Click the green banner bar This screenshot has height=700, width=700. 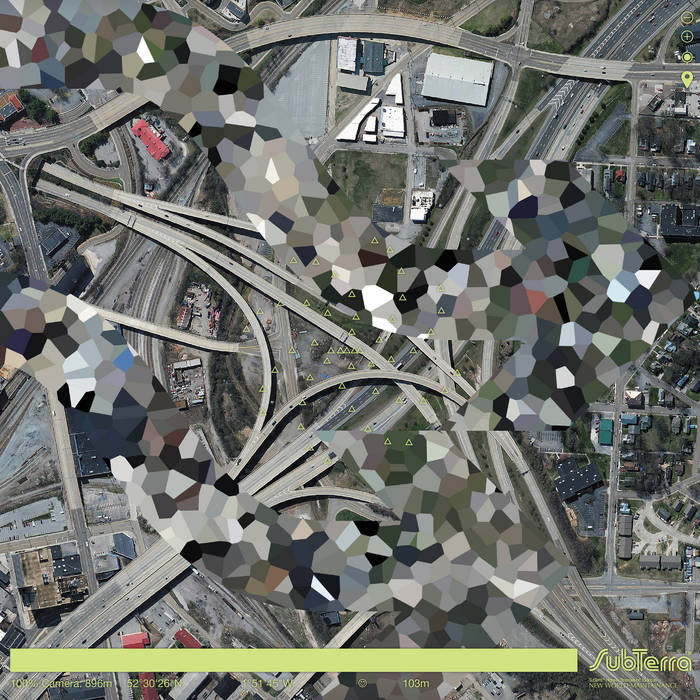[294, 660]
